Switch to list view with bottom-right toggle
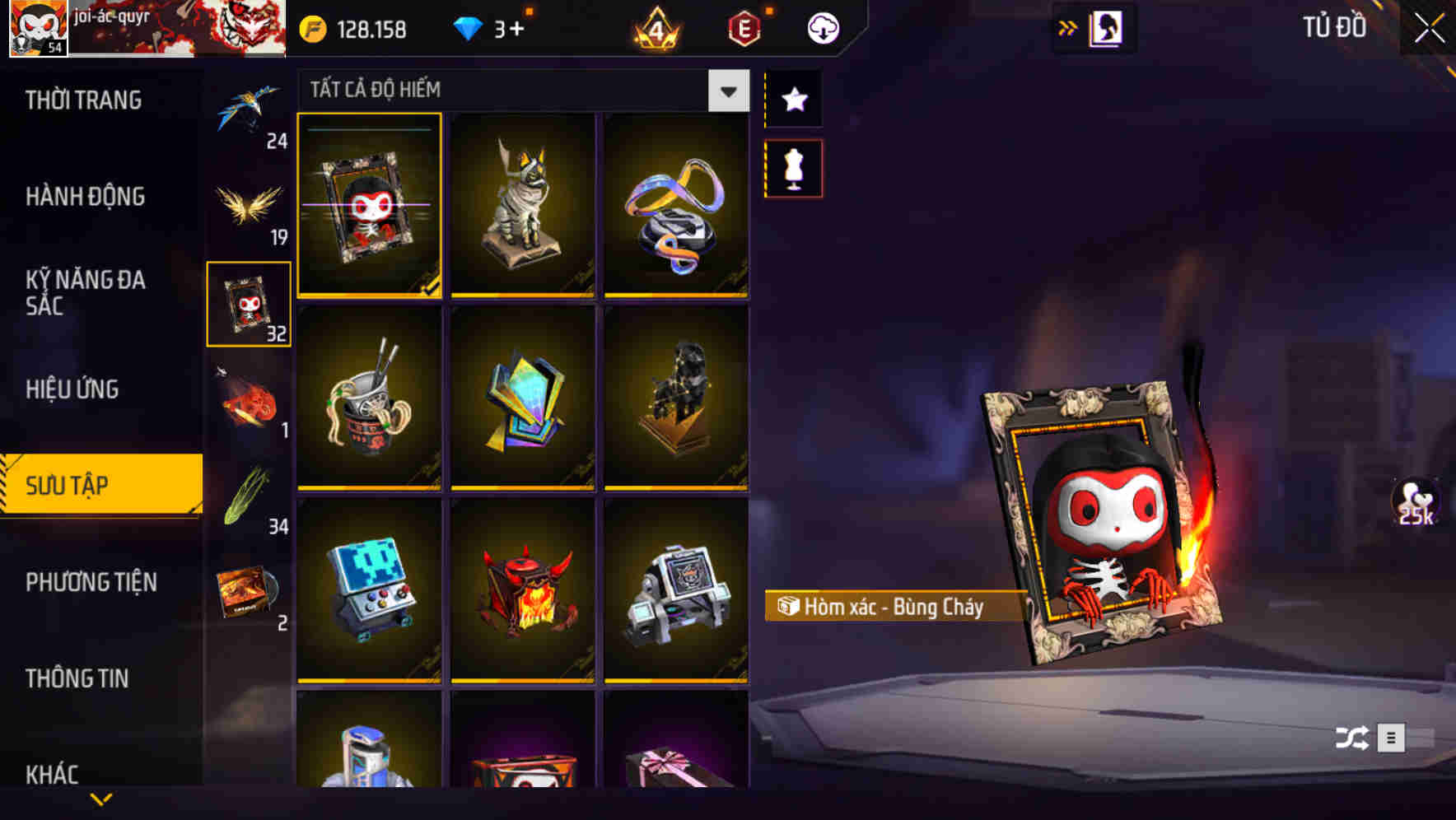1456x820 pixels. (1392, 738)
